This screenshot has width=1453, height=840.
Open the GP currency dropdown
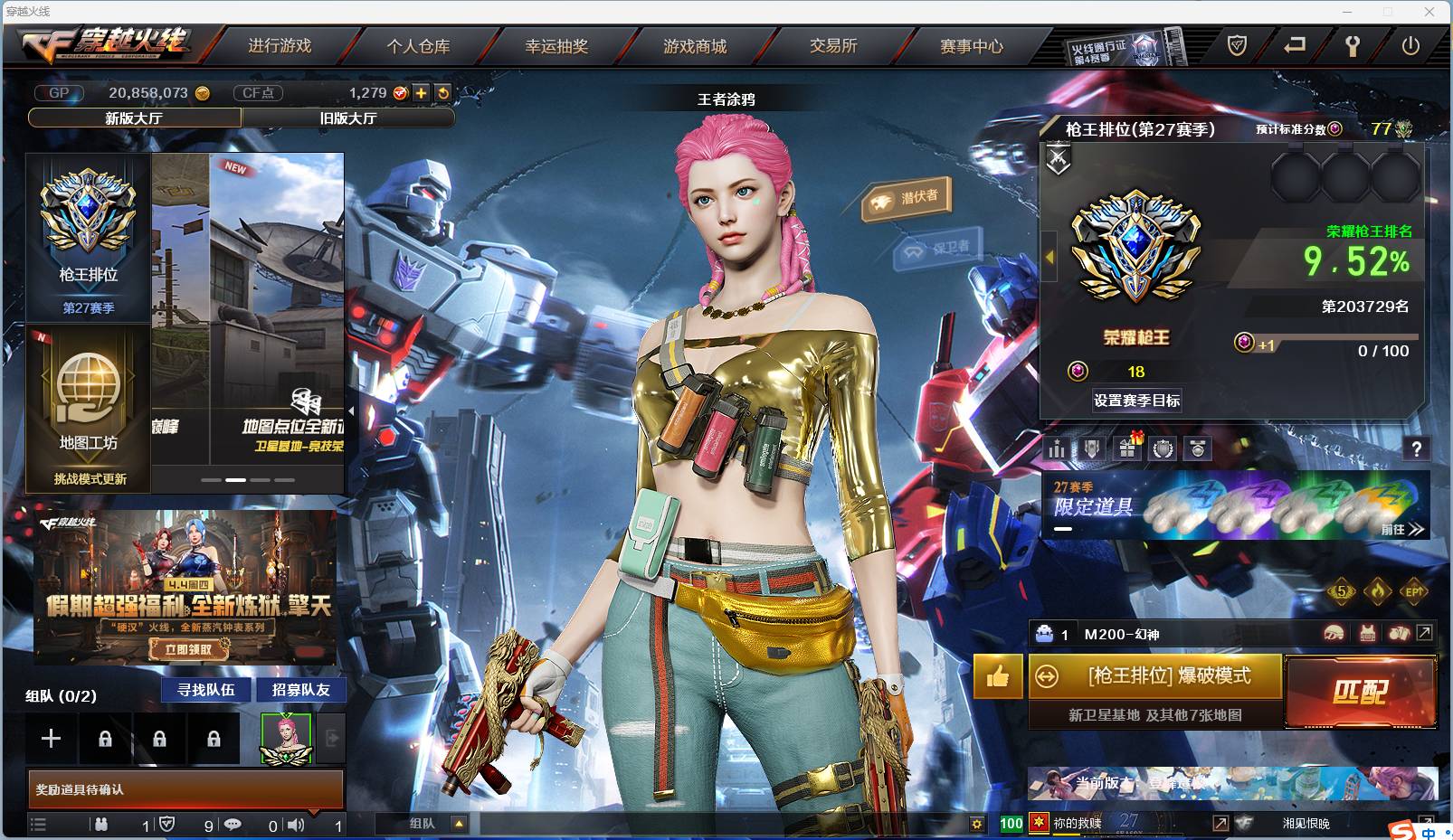click(x=58, y=92)
